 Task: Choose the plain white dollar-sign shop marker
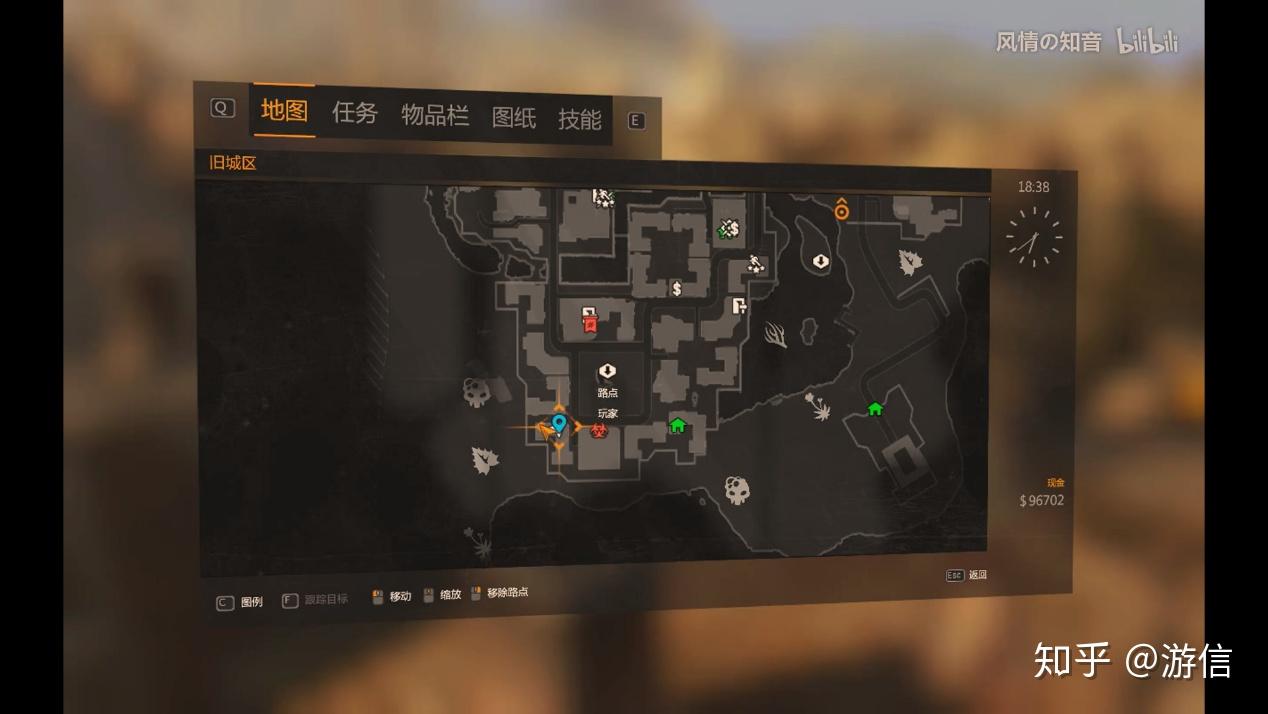pos(677,289)
